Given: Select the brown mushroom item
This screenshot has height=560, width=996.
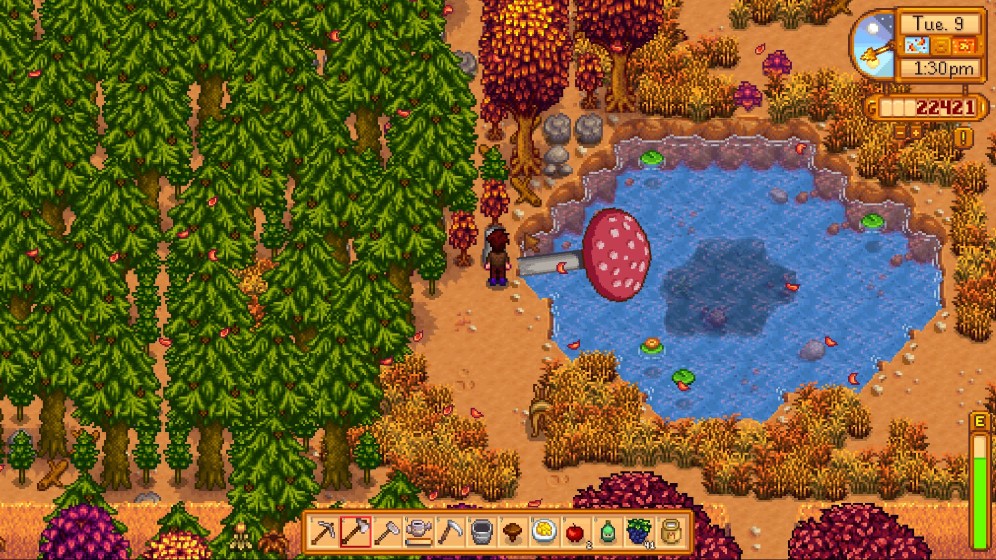Looking at the screenshot, I should 511,531.
